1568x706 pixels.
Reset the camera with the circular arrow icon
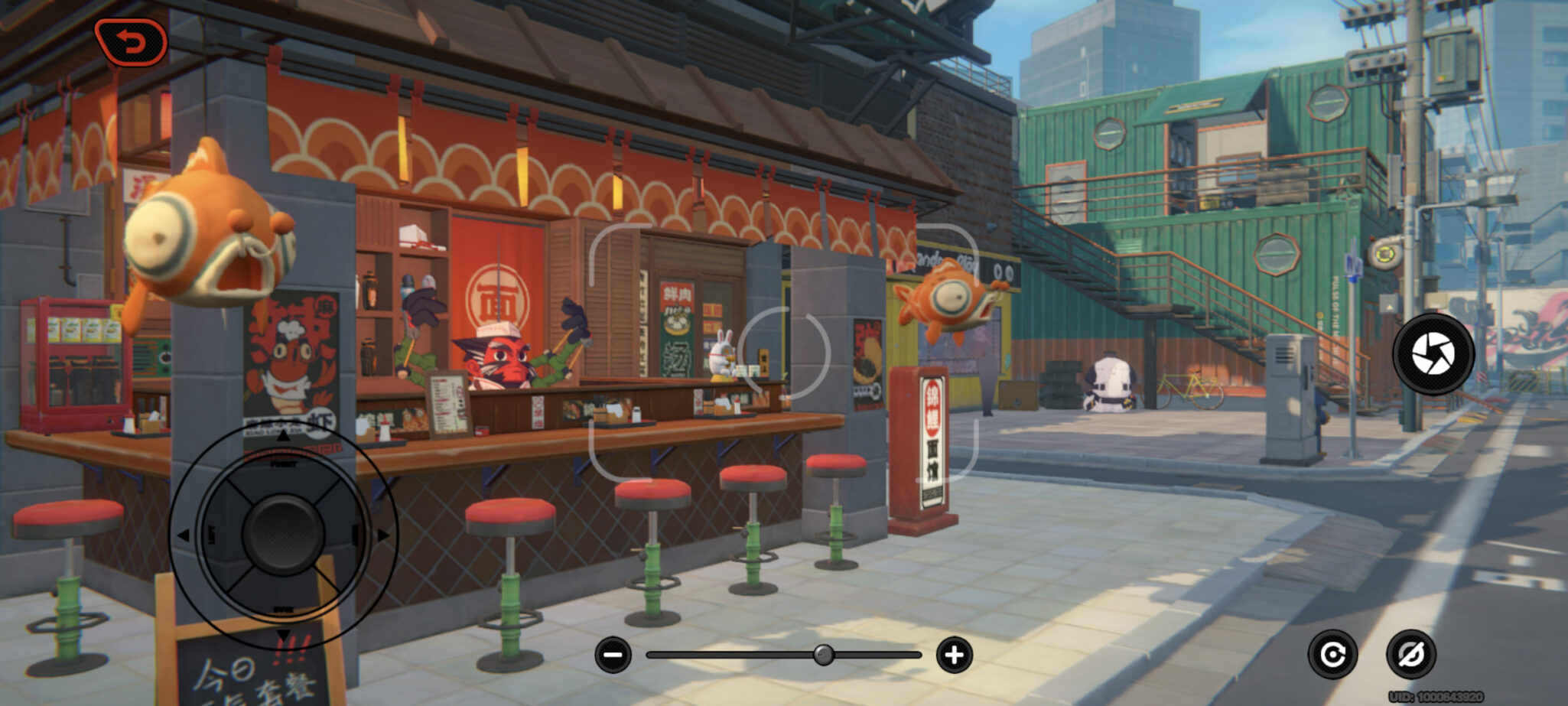[1332, 655]
